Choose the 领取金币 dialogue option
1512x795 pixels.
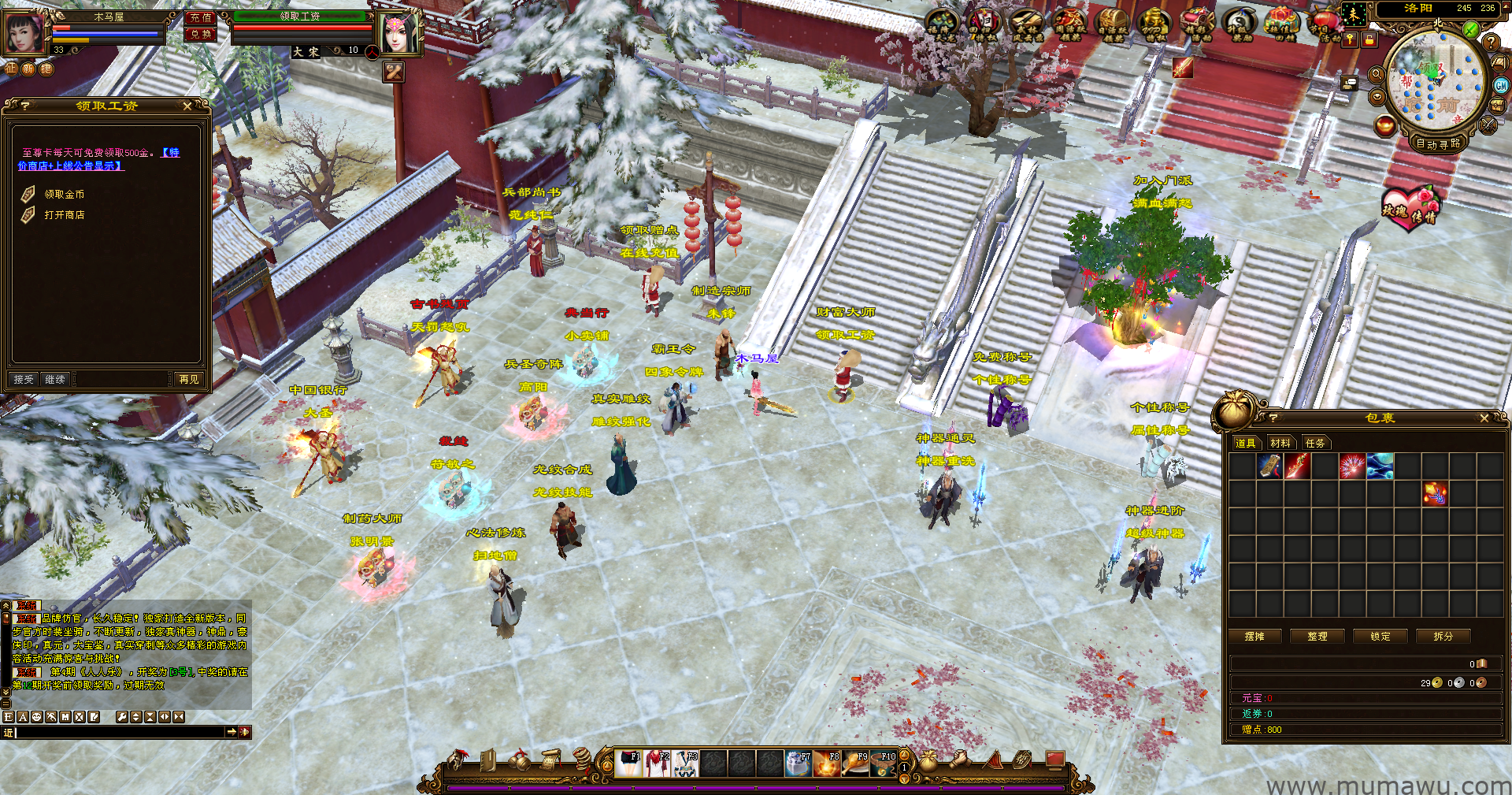pyautogui.click(x=64, y=195)
